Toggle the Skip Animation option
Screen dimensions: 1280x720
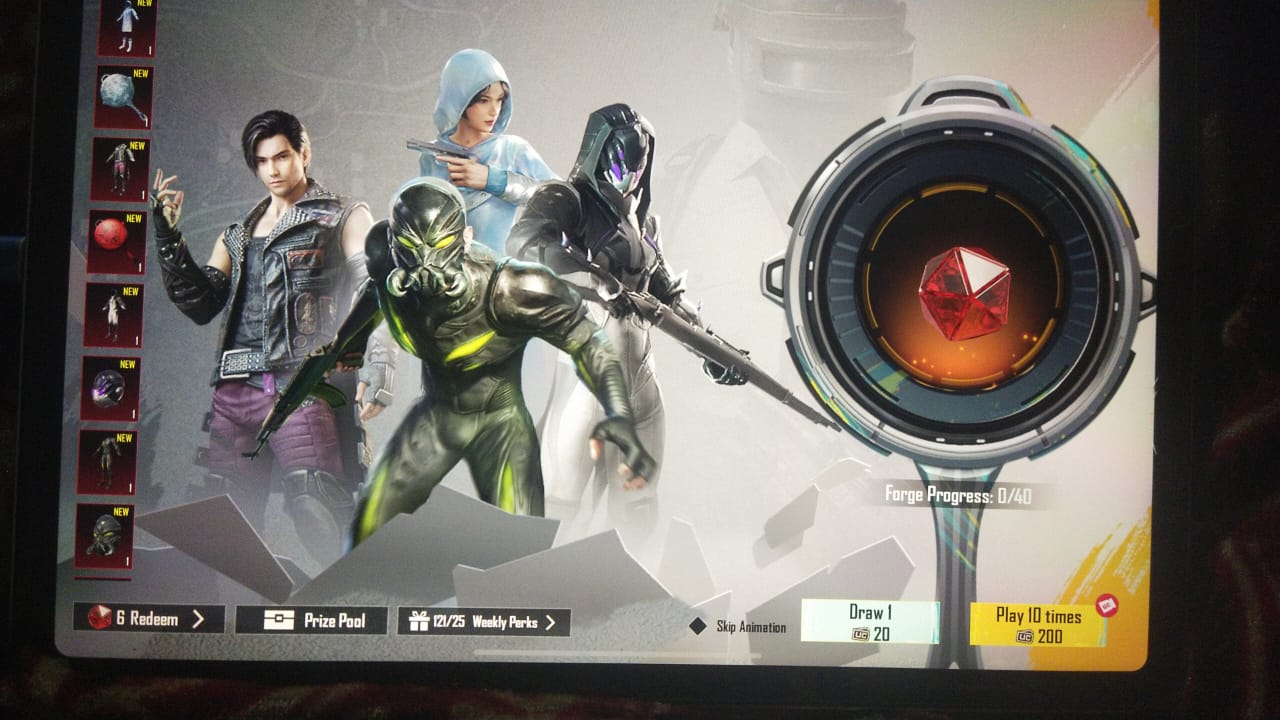click(698, 626)
